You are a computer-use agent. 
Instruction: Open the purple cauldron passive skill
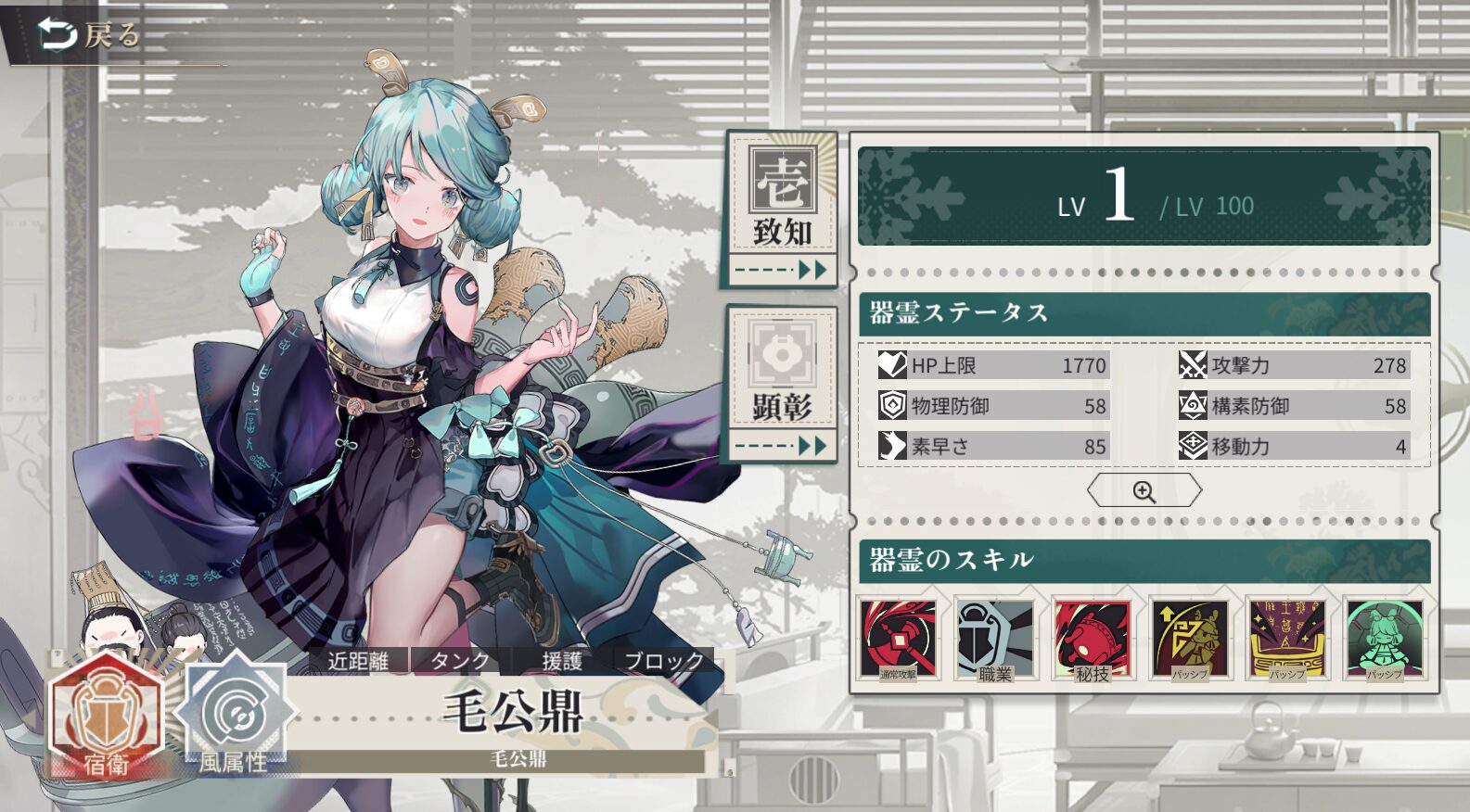pos(1286,639)
